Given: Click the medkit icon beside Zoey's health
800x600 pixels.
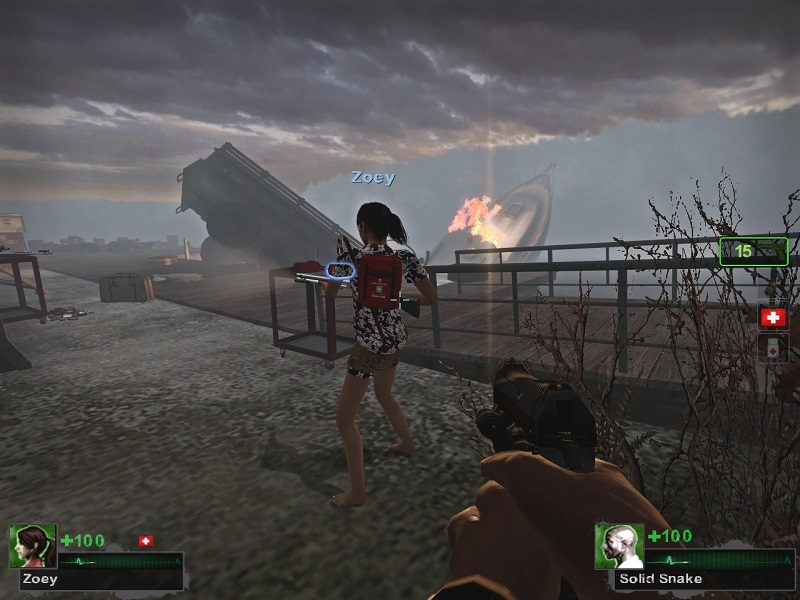Looking at the screenshot, I should pyautogui.click(x=146, y=541).
